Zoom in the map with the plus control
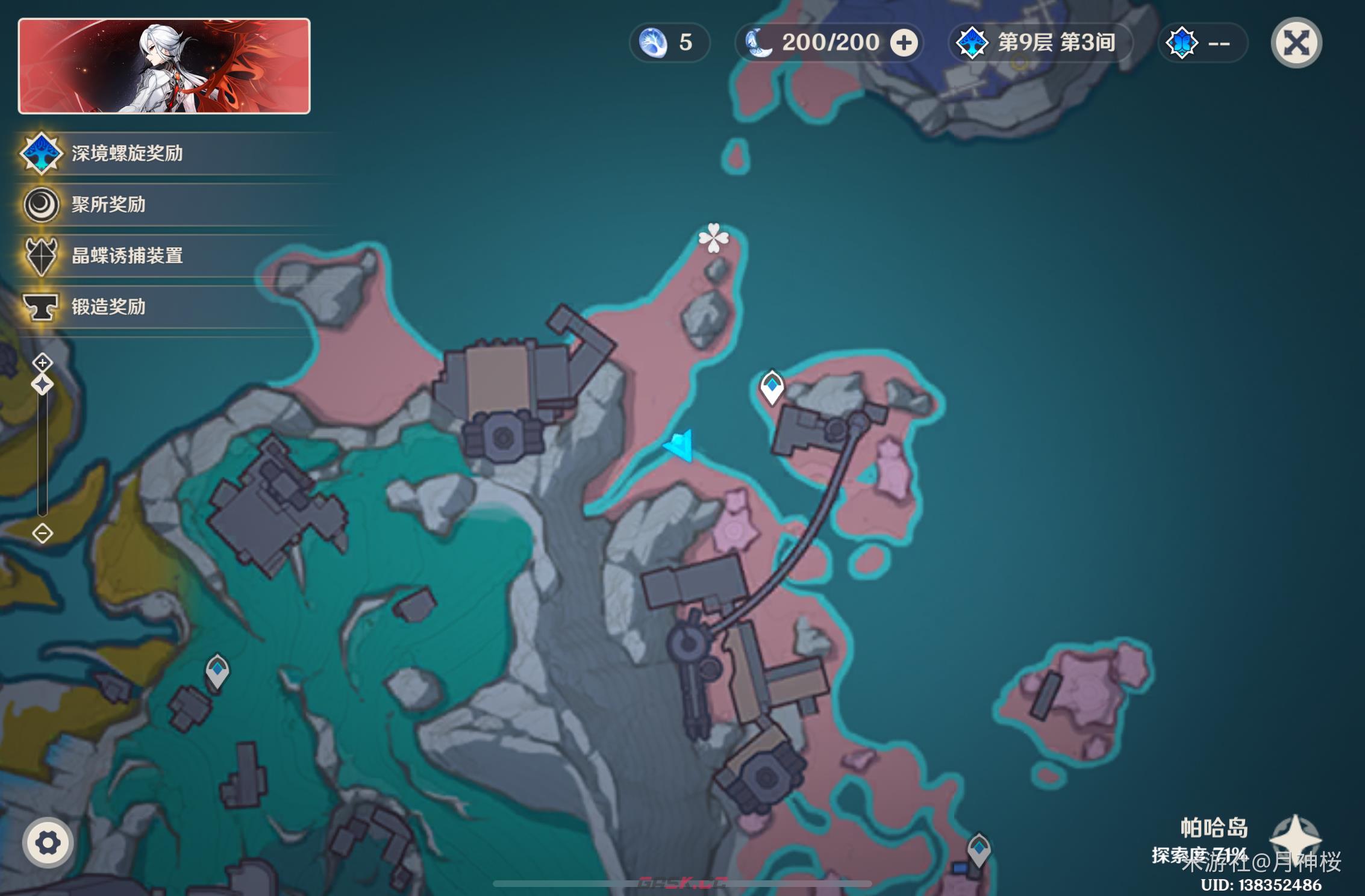Screen dimensions: 1365x896 click(x=42, y=362)
